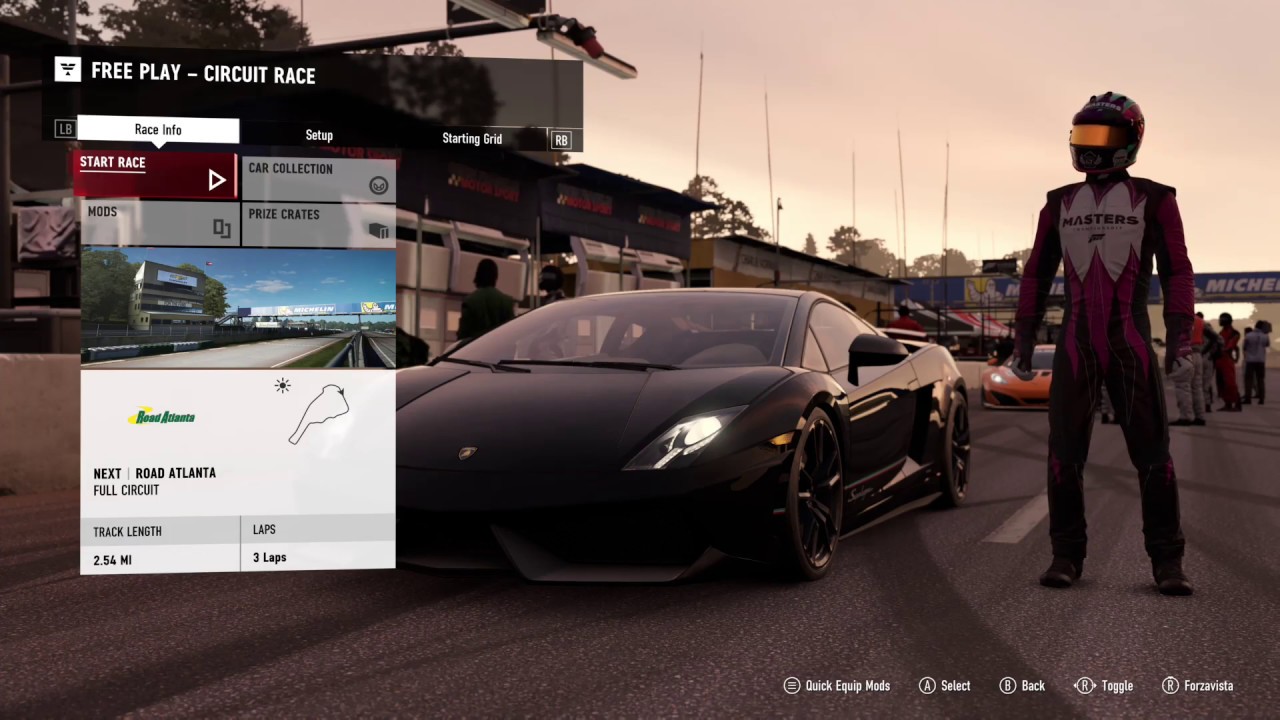Select the Race Info tab

coord(158,130)
